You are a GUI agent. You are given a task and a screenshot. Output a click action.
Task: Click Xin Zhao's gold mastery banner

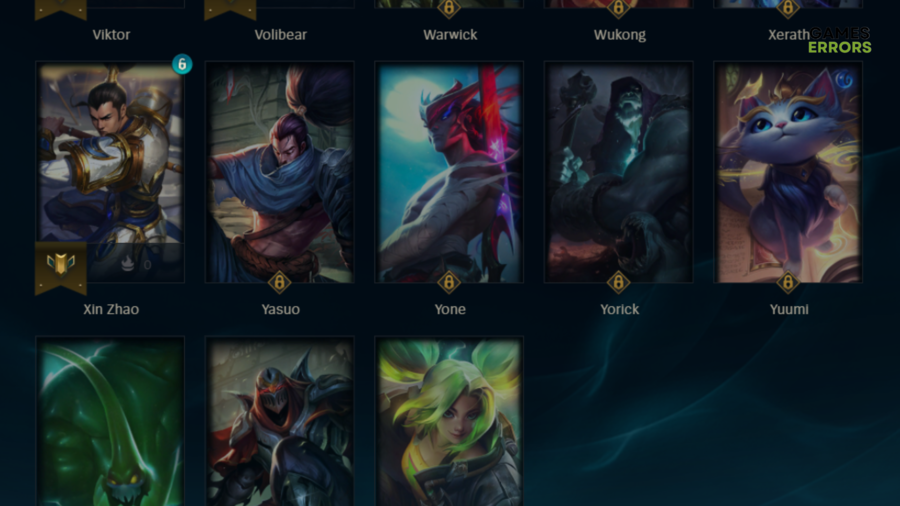click(x=61, y=266)
